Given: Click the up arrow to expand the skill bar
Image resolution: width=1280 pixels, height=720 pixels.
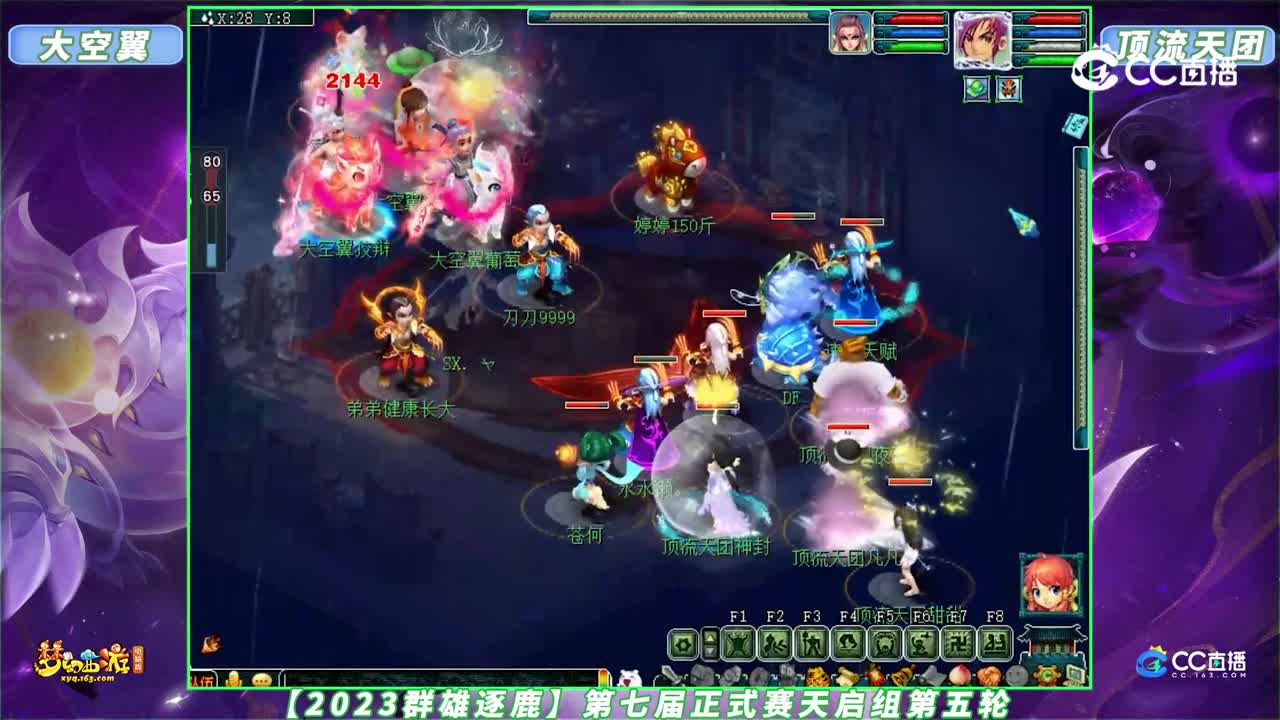Looking at the screenshot, I should tap(711, 637).
